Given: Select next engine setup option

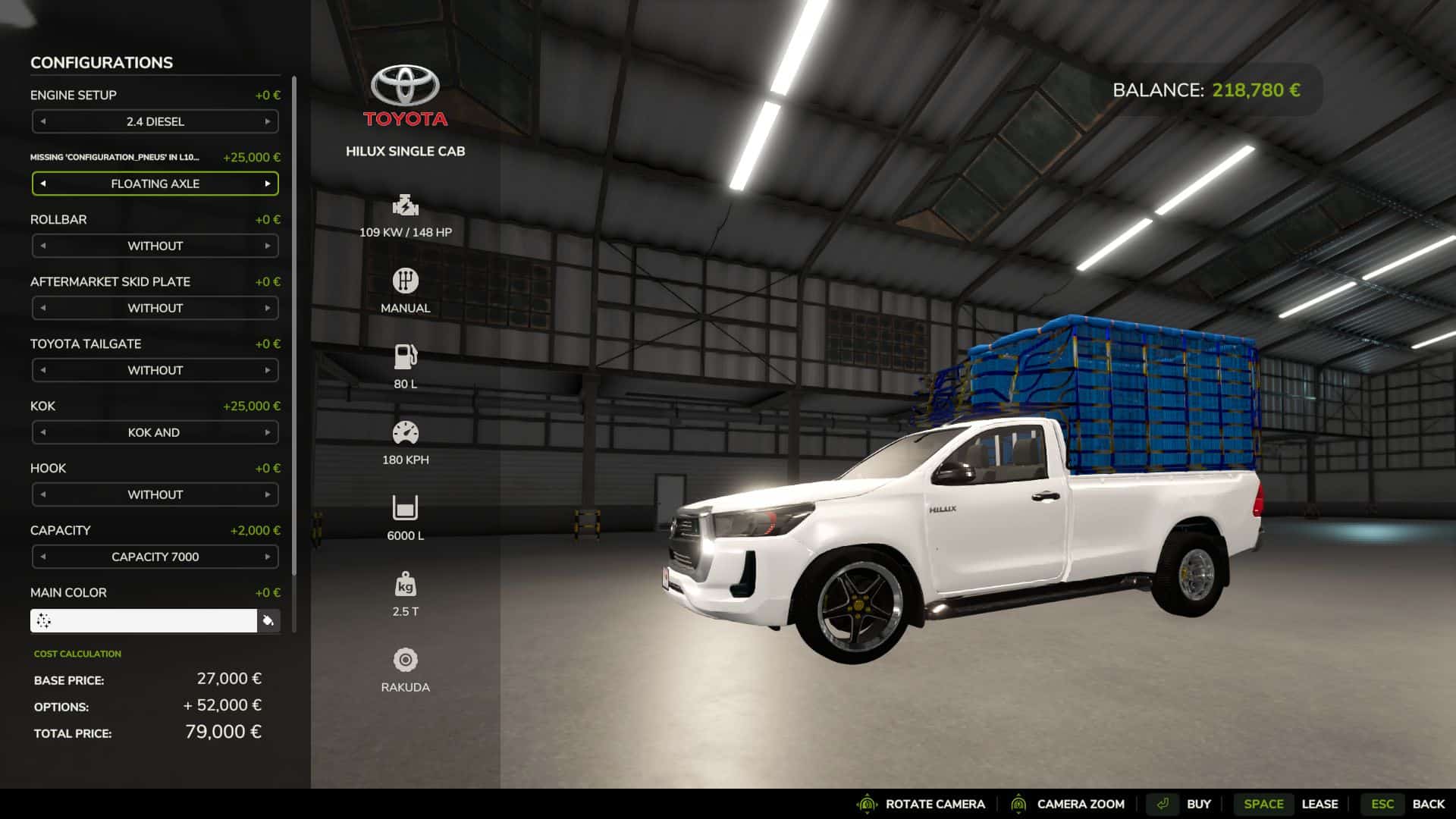Looking at the screenshot, I should tap(268, 121).
